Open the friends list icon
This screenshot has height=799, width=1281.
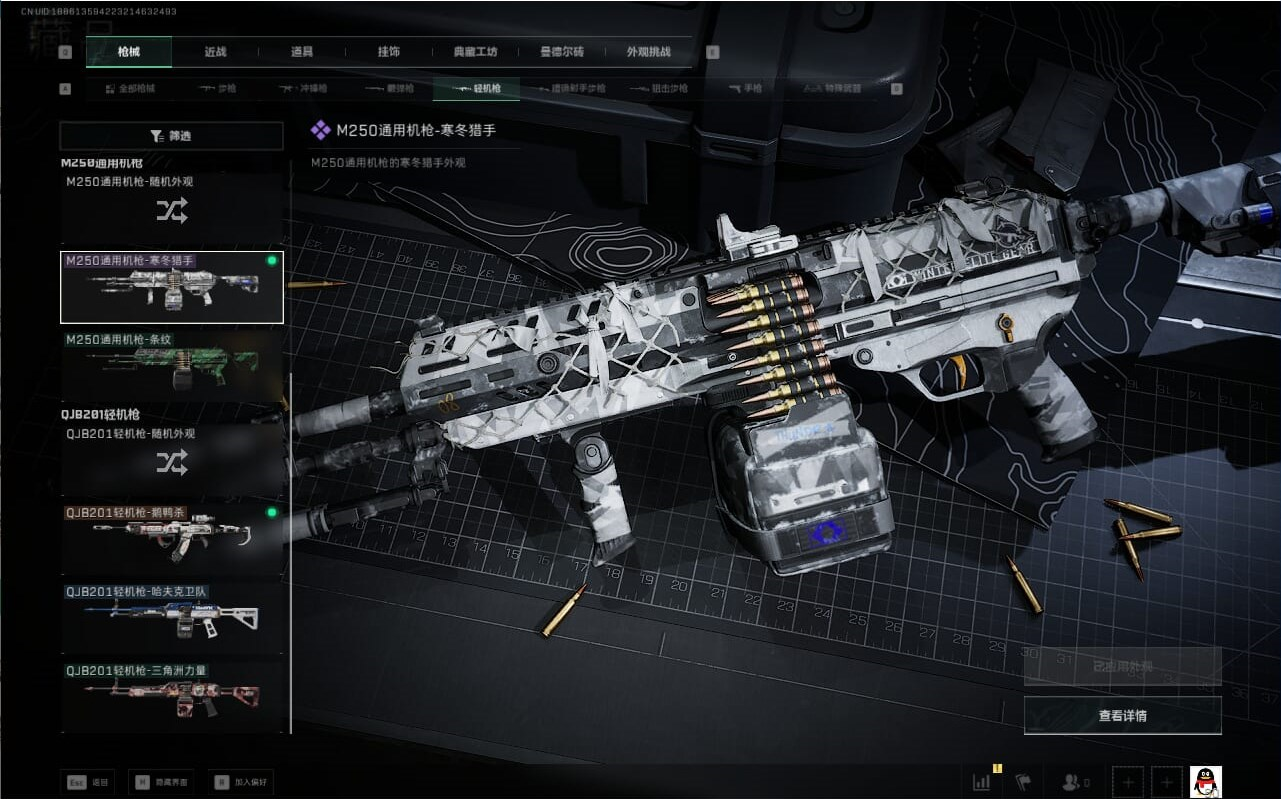click(1076, 782)
